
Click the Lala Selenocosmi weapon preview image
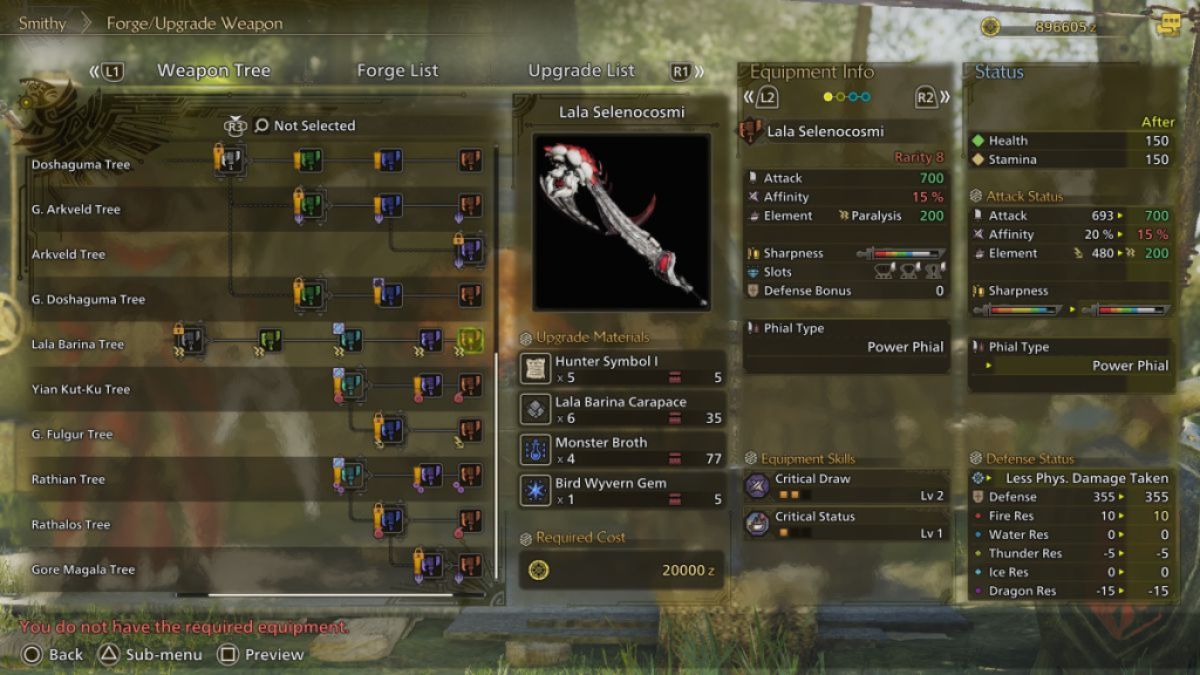click(x=621, y=221)
